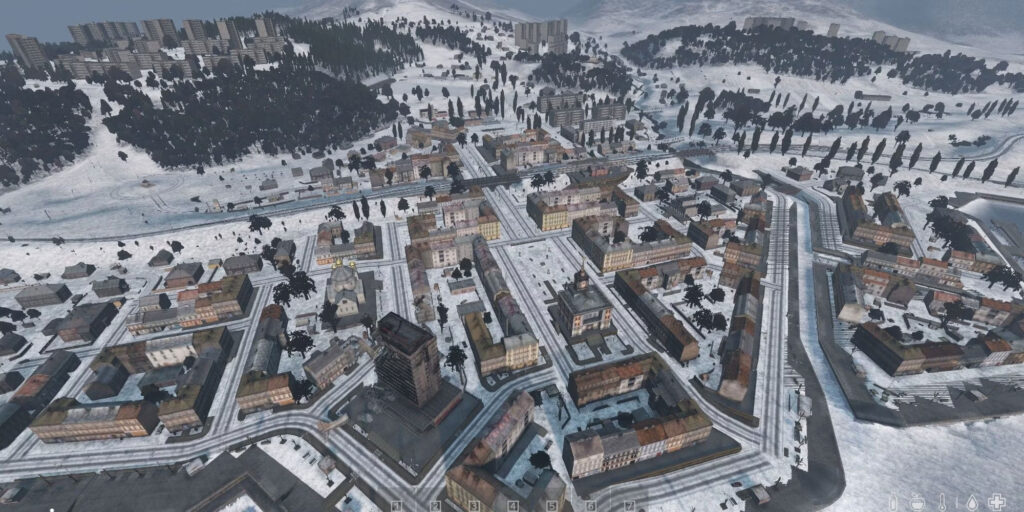Select the apple hunger status icon
Screen dimensions: 1024x512
pyautogui.click(x=918, y=502)
